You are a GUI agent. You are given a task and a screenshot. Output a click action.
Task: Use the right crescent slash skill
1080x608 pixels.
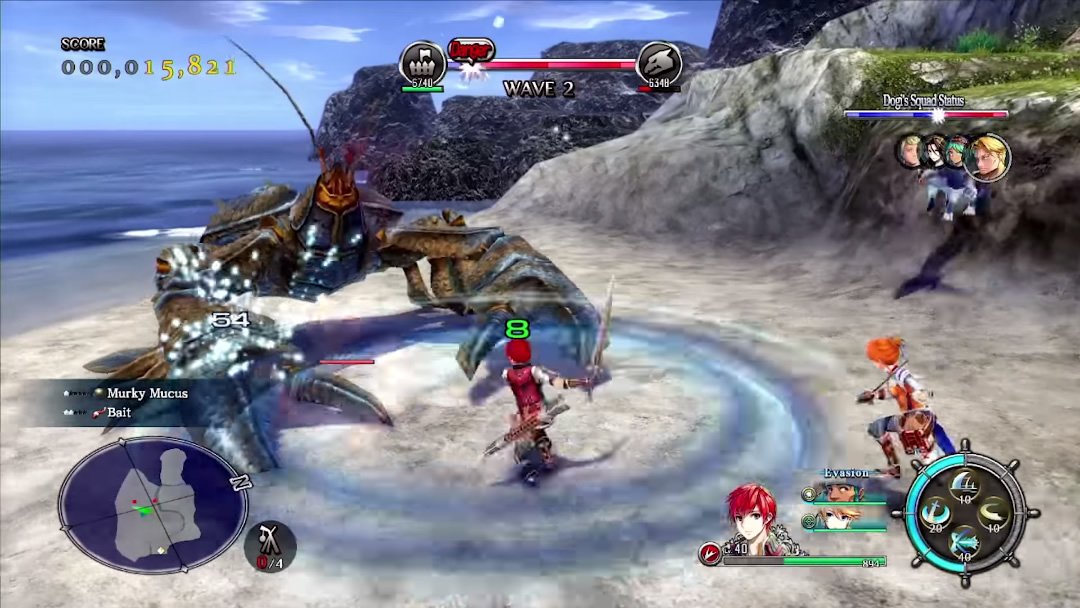point(993,514)
